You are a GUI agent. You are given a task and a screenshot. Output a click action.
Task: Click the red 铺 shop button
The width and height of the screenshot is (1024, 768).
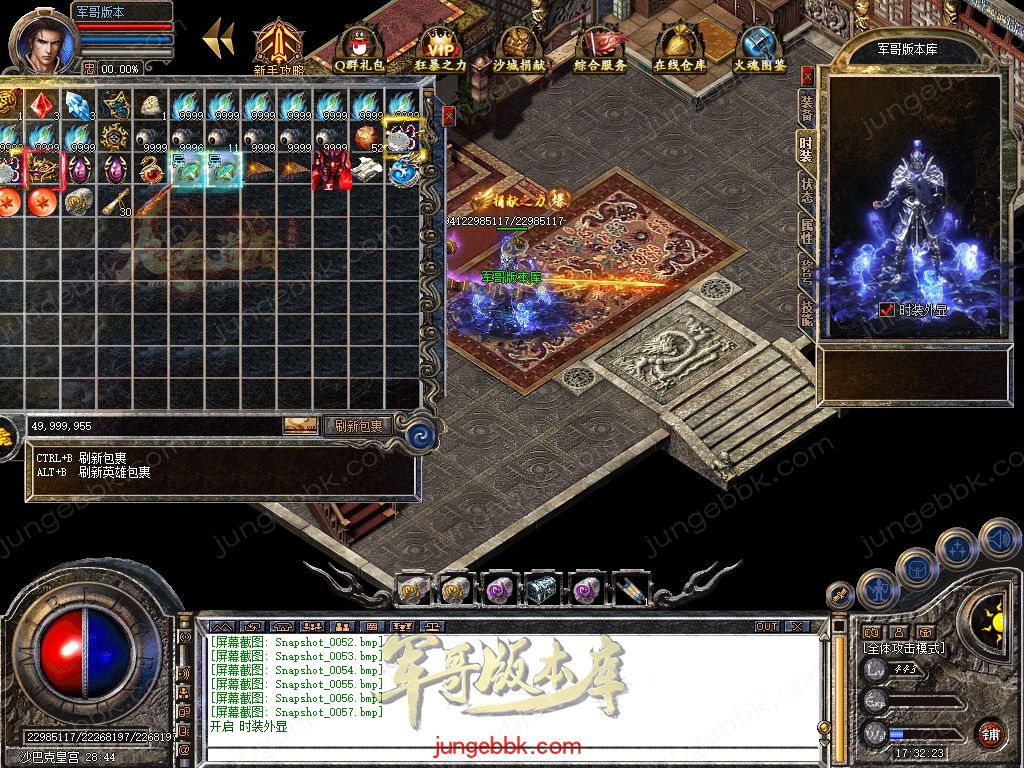pos(990,733)
